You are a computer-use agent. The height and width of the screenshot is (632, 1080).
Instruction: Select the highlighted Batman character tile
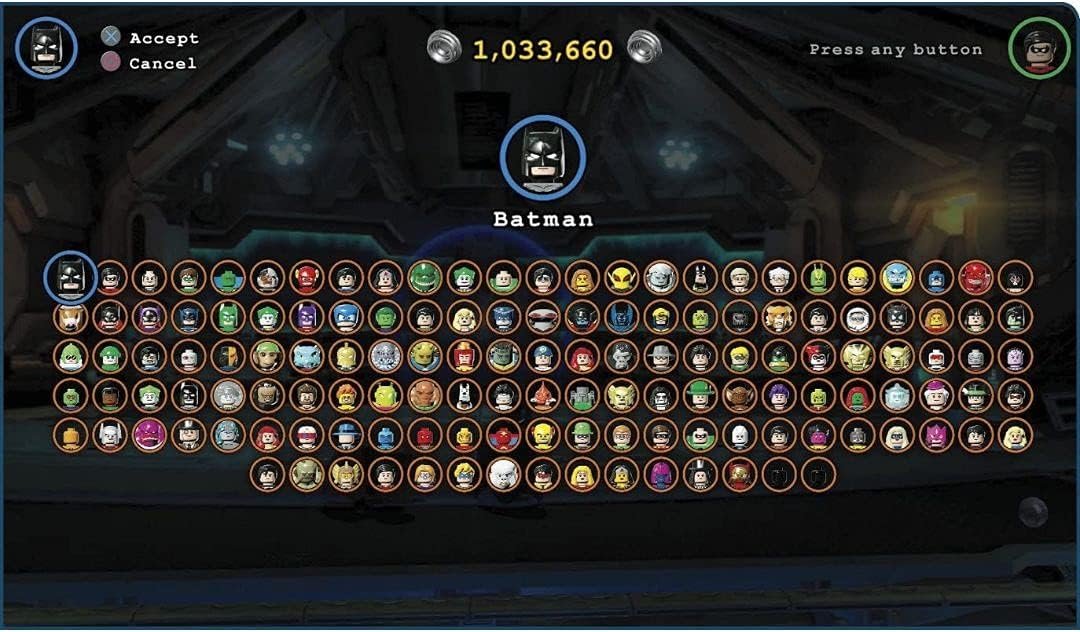pos(71,276)
